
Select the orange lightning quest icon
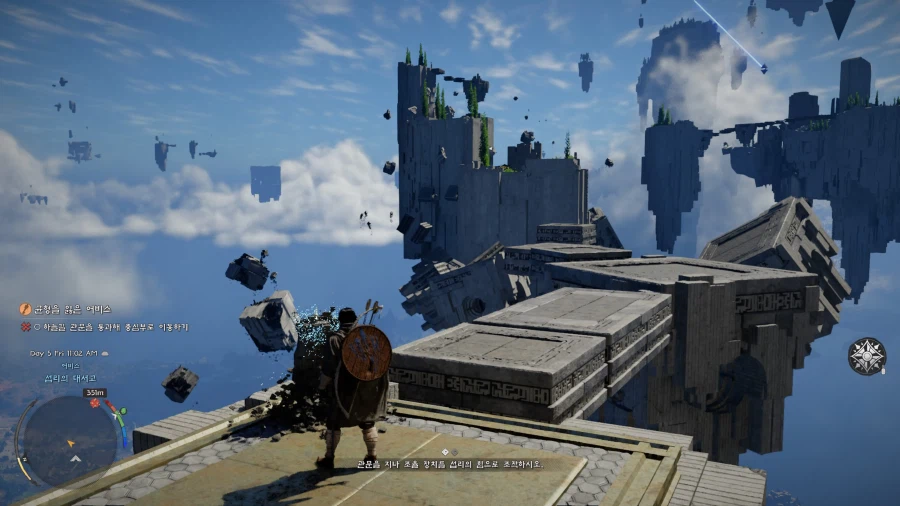click(26, 310)
